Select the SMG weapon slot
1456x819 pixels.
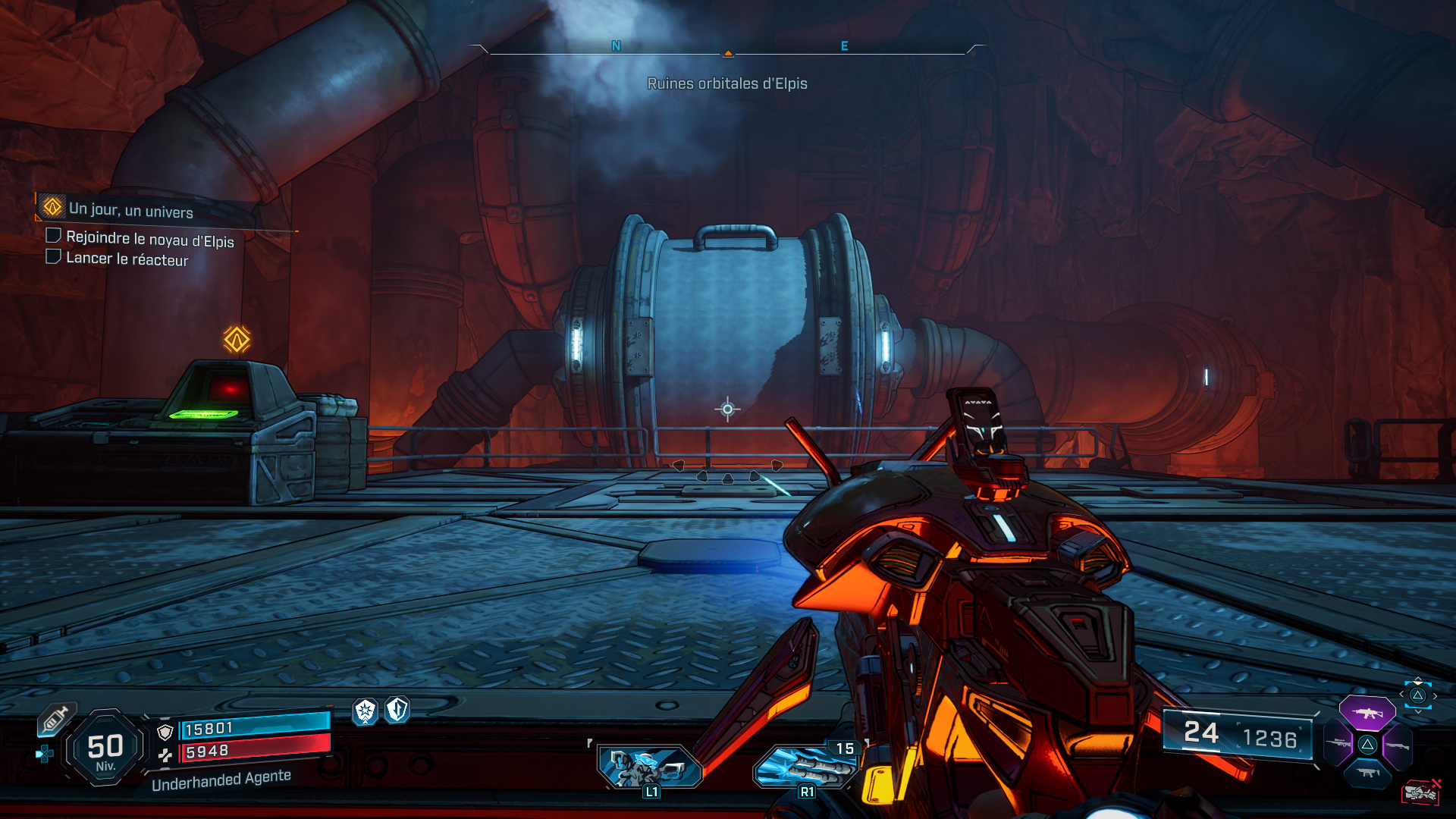tap(1367, 773)
